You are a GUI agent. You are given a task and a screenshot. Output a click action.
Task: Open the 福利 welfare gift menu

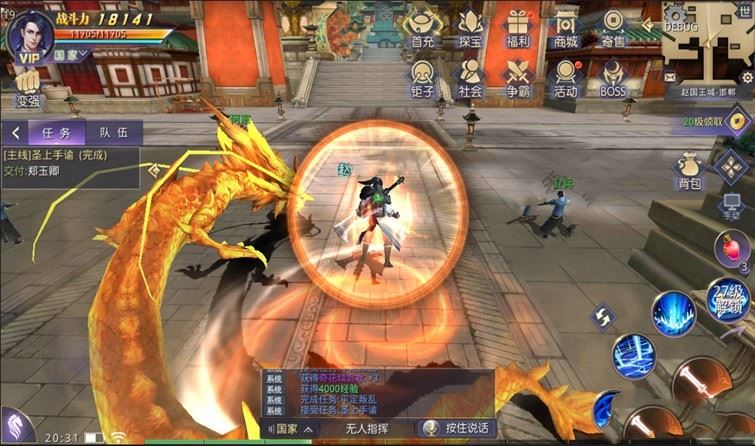[x=517, y=27]
